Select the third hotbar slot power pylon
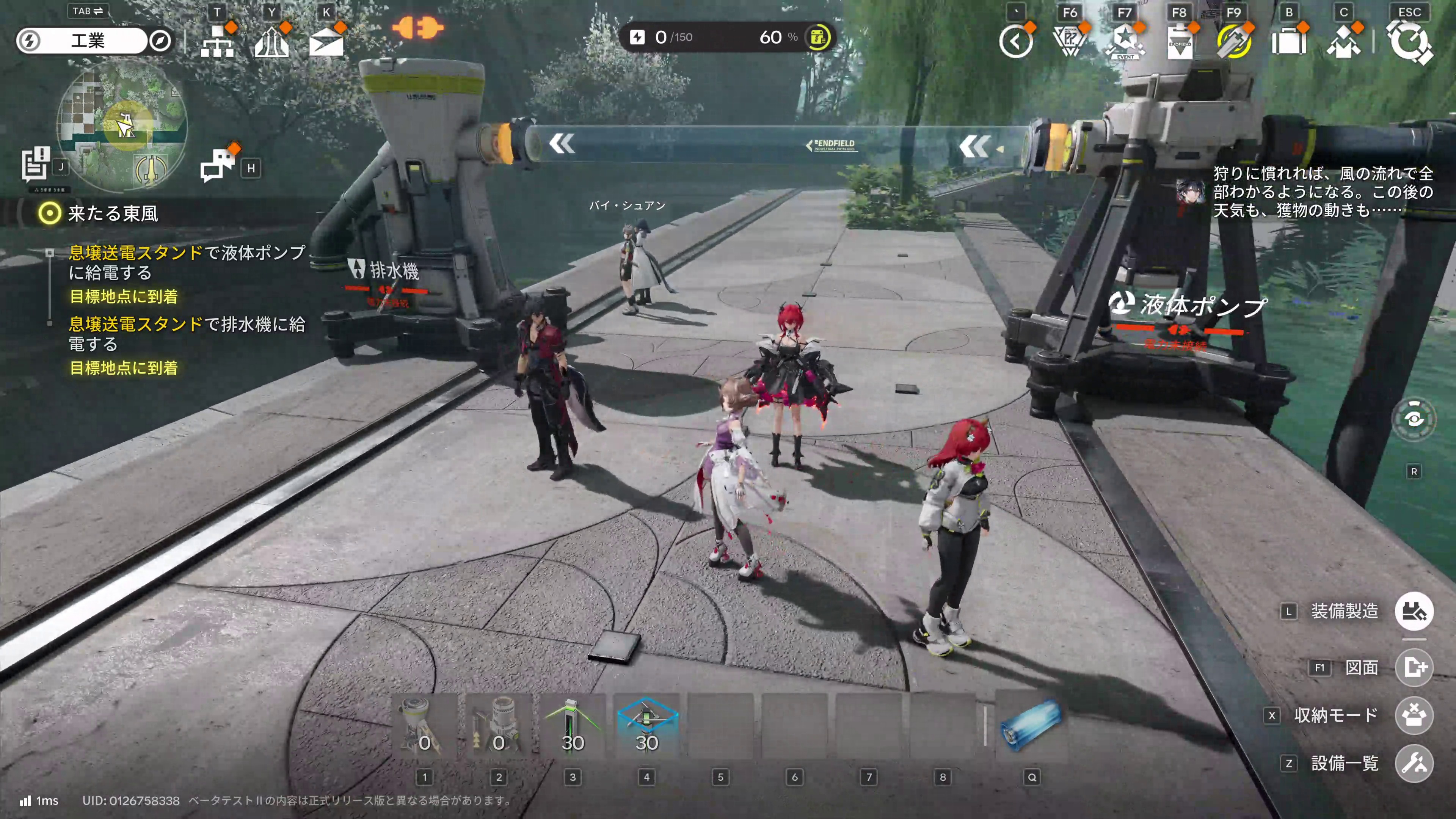 pos(573,726)
